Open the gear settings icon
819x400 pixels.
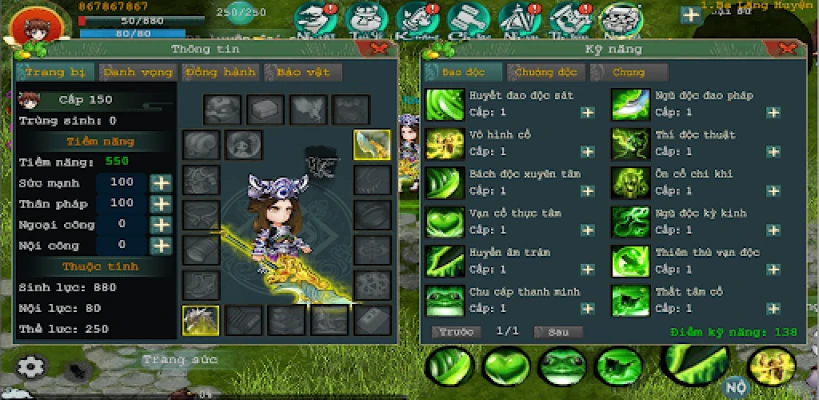click(x=31, y=367)
